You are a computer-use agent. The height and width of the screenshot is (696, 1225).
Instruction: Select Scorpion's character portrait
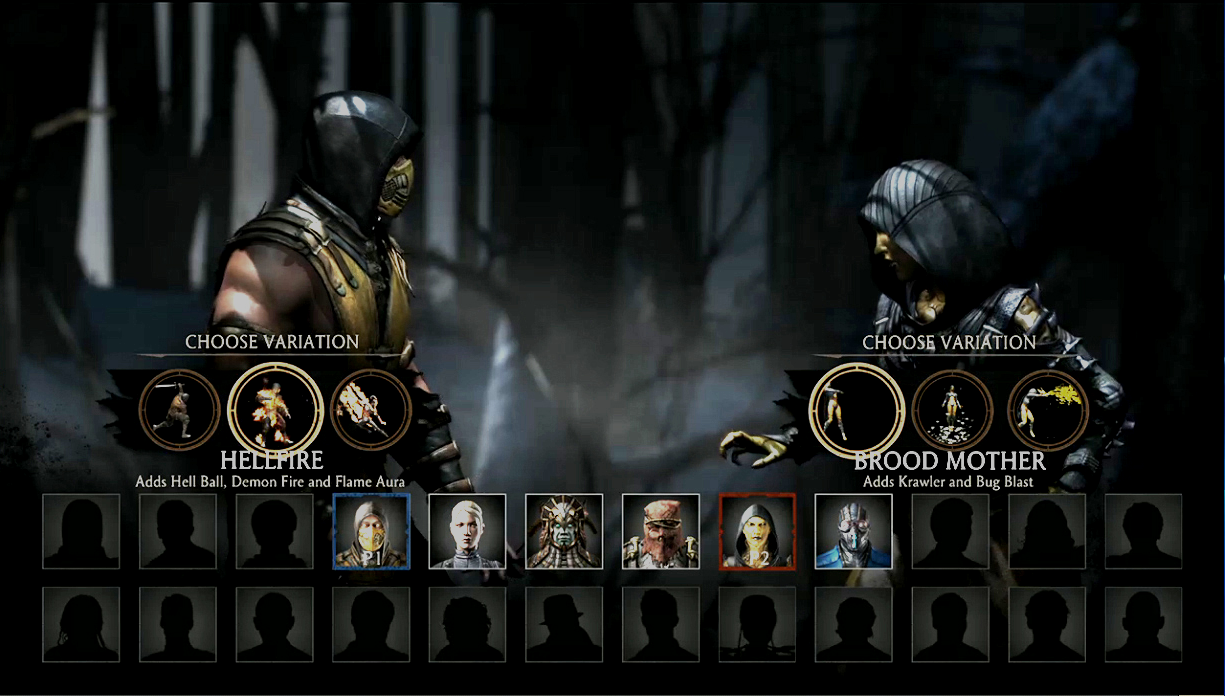tap(371, 531)
